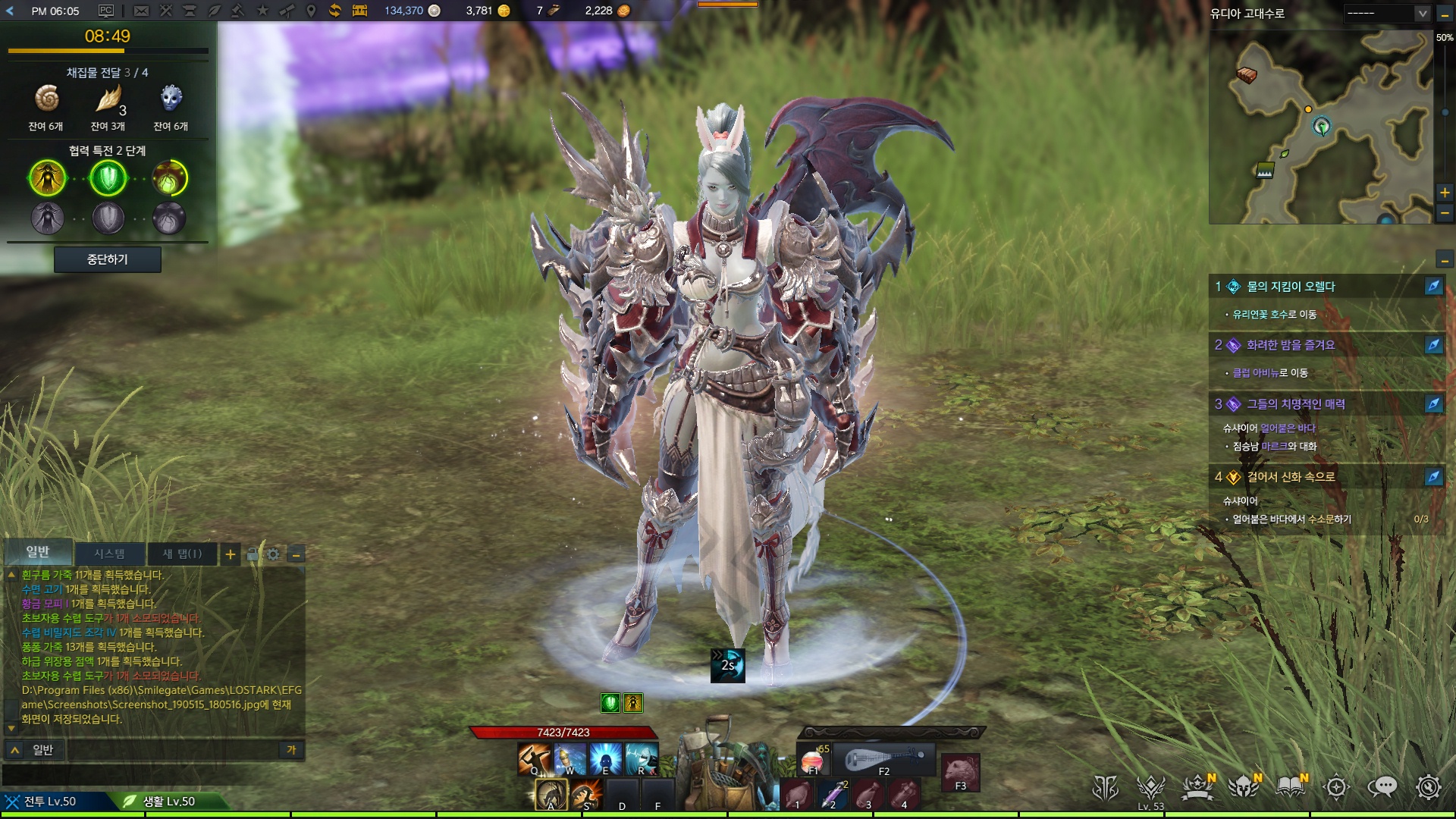The height and width of the screenshot is (819, 1456).
Task: Minimize the chat window
Action: coord(297,554)
